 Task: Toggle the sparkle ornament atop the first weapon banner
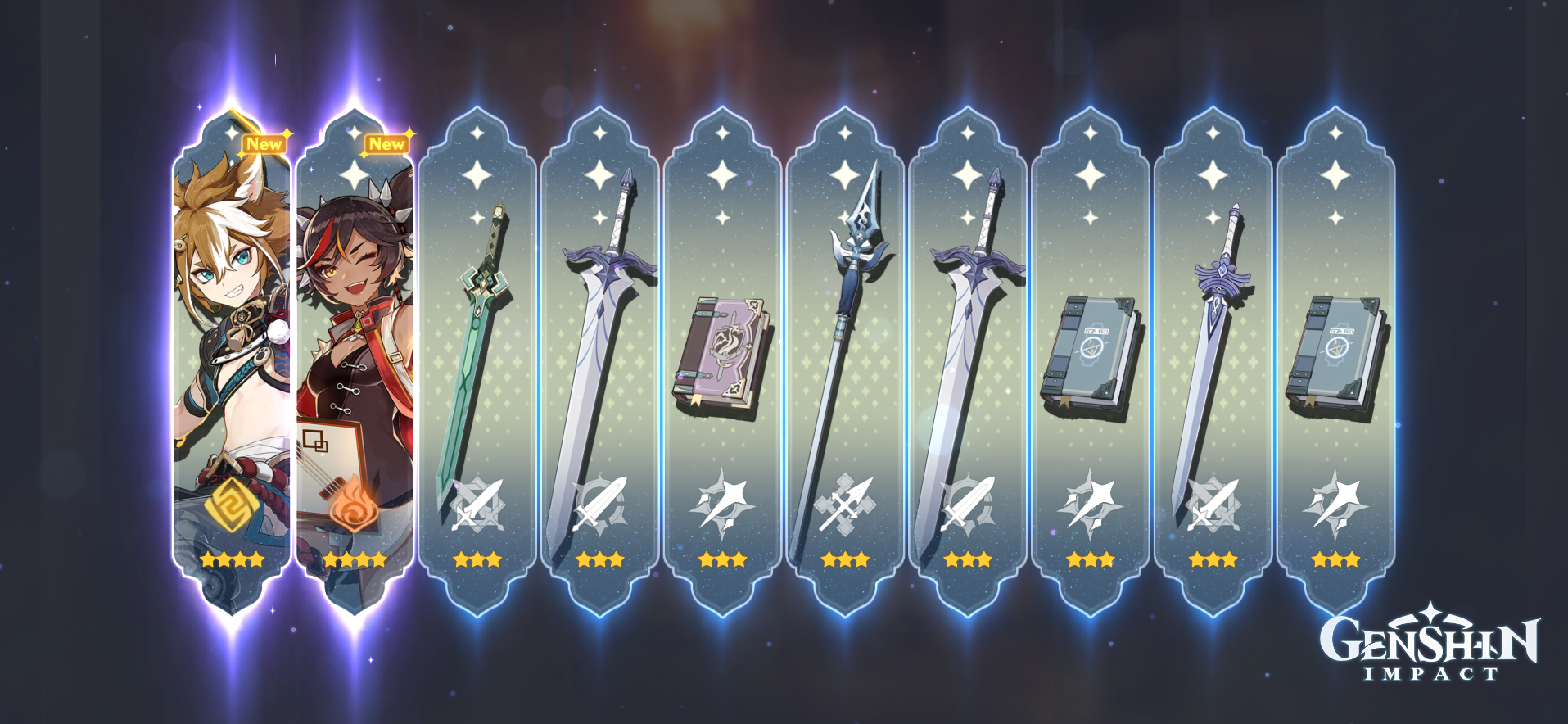(479, 131)
